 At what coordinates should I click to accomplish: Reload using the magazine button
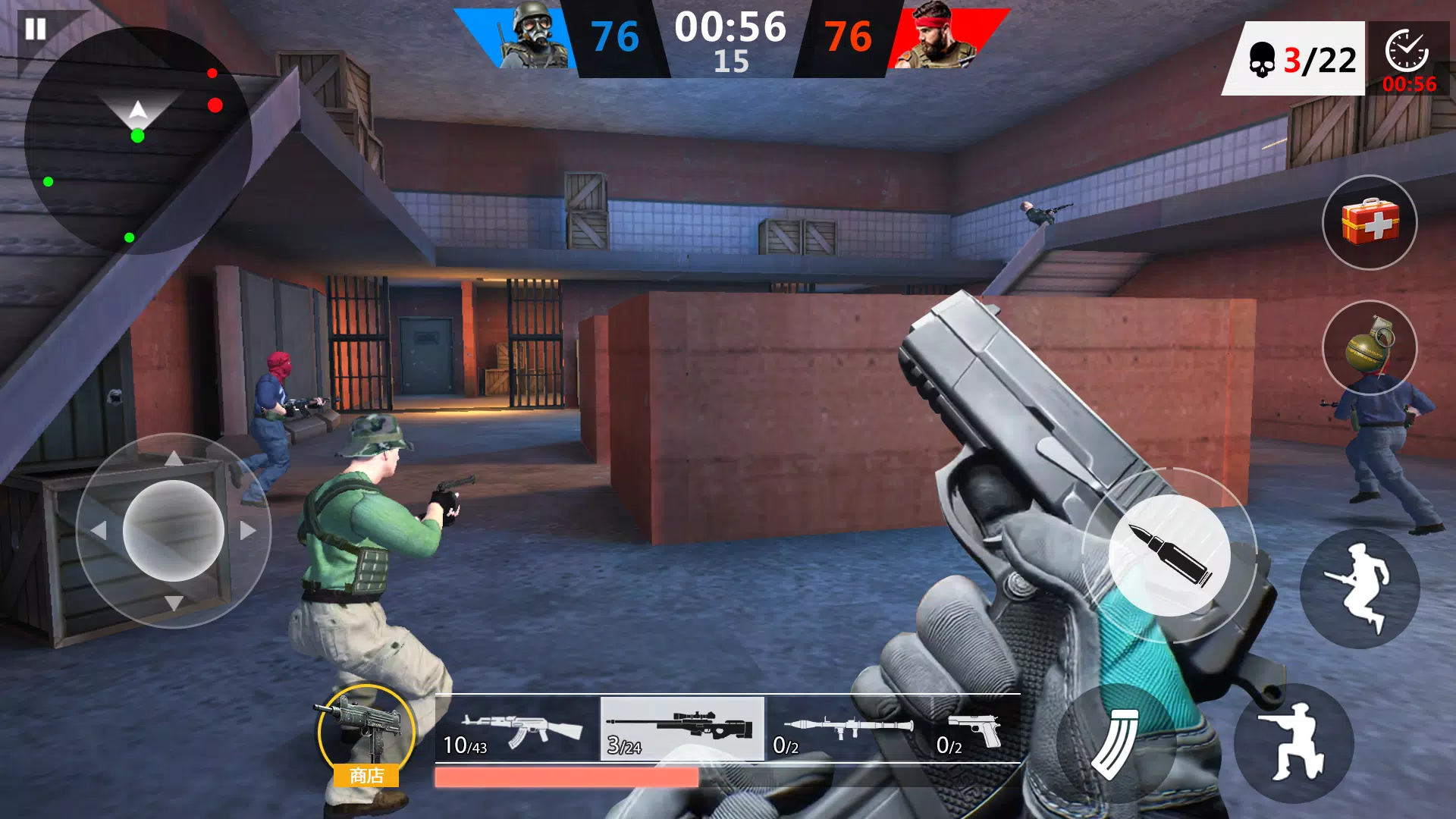tap(1116, 744)
